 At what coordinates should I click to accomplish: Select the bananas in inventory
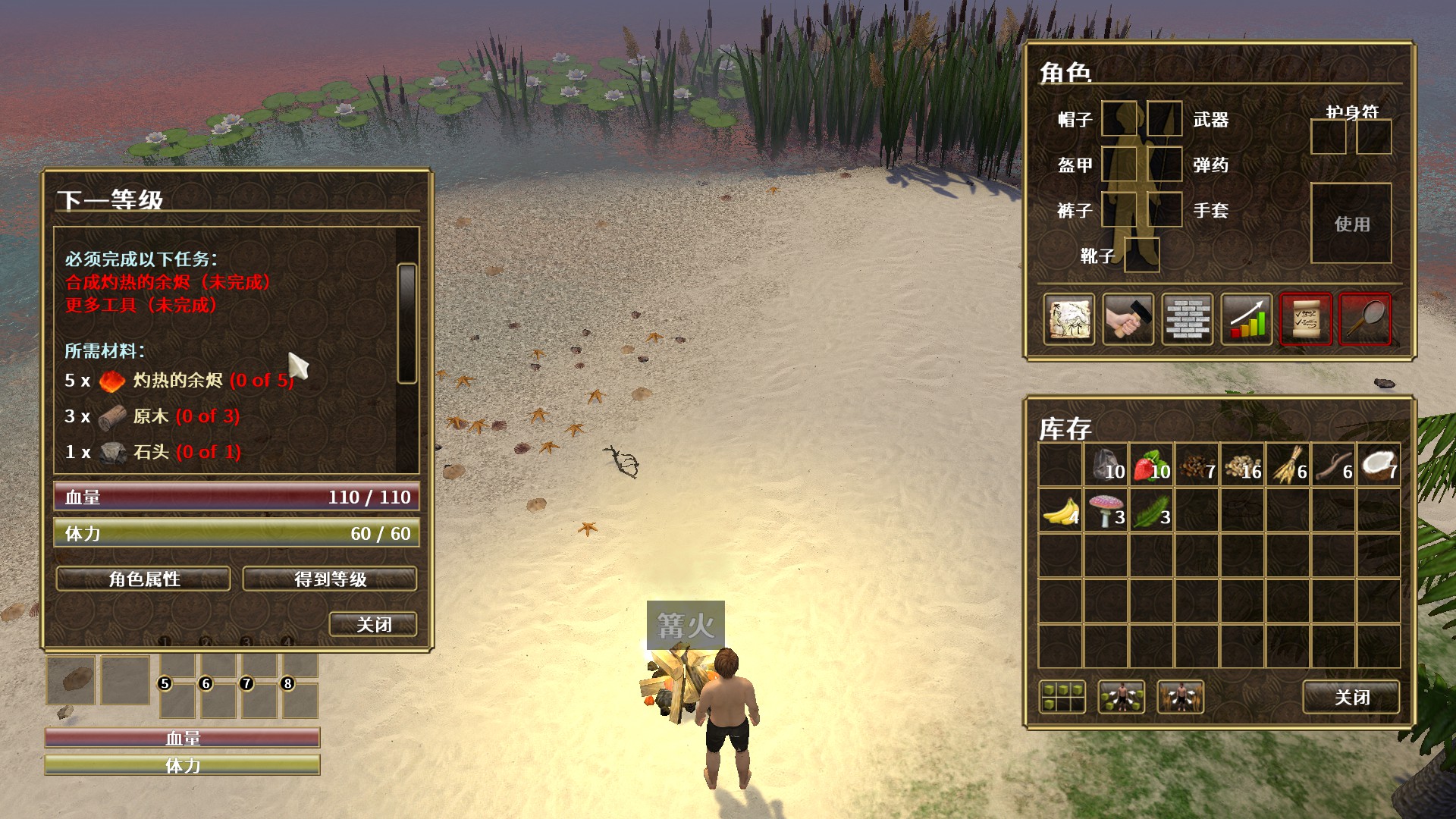tap(1060, 510)
